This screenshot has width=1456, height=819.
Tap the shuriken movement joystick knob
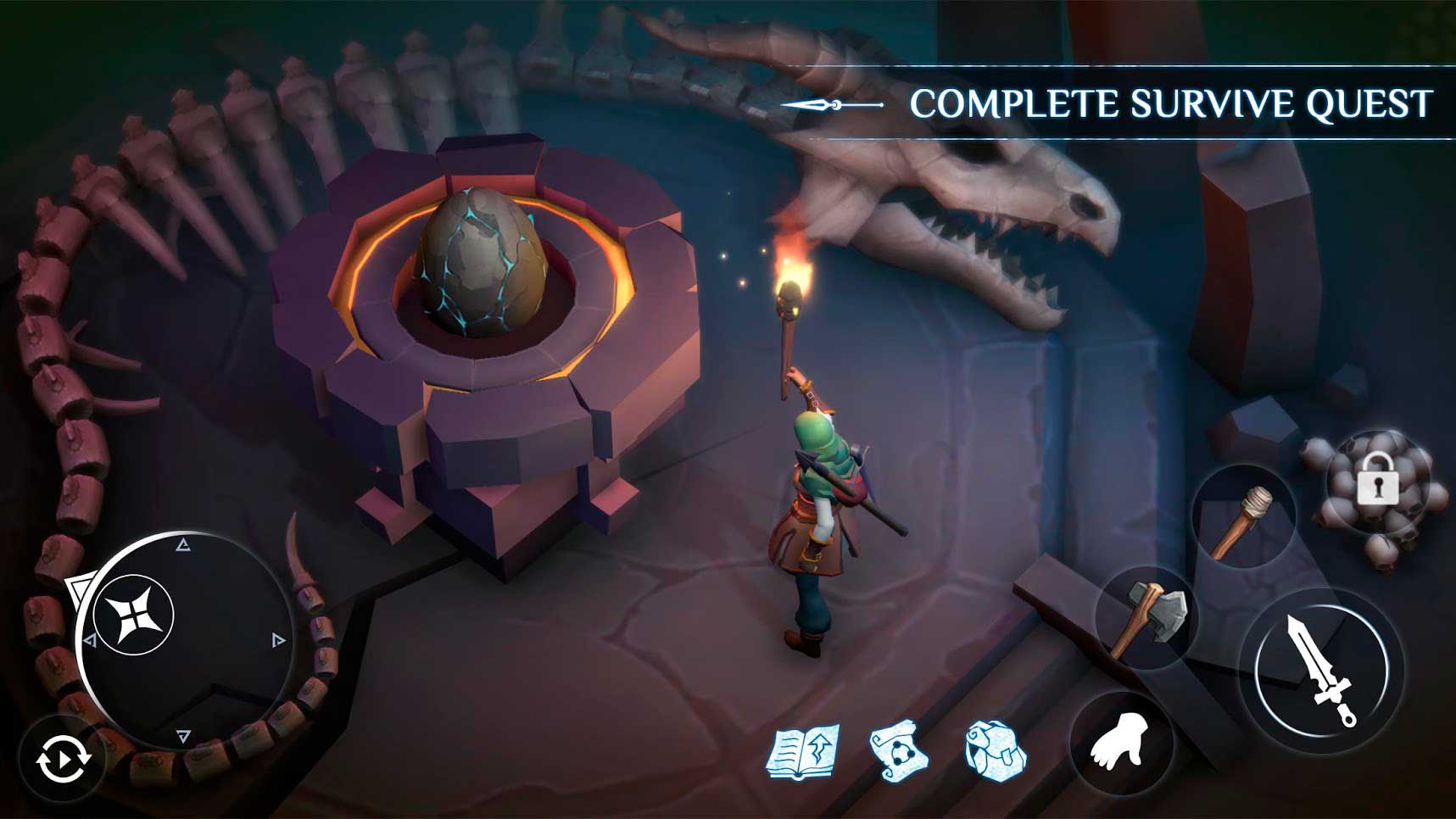134,615
